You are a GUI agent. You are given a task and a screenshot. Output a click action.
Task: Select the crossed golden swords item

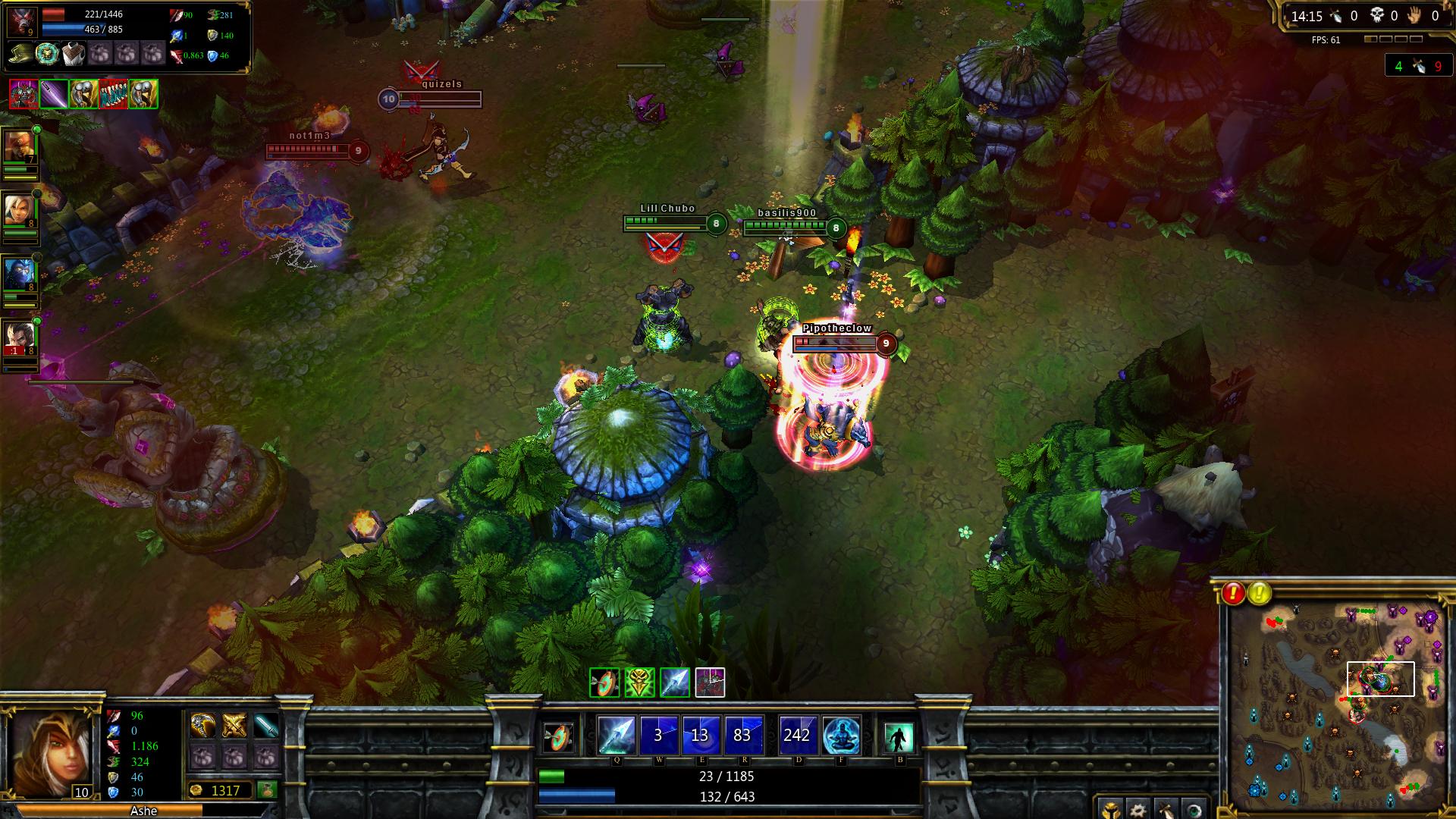[234, 726]
